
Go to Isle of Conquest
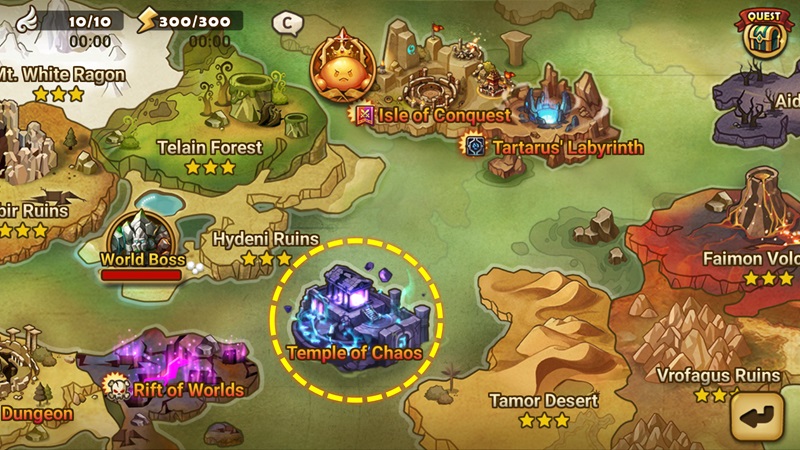point(430,114)
